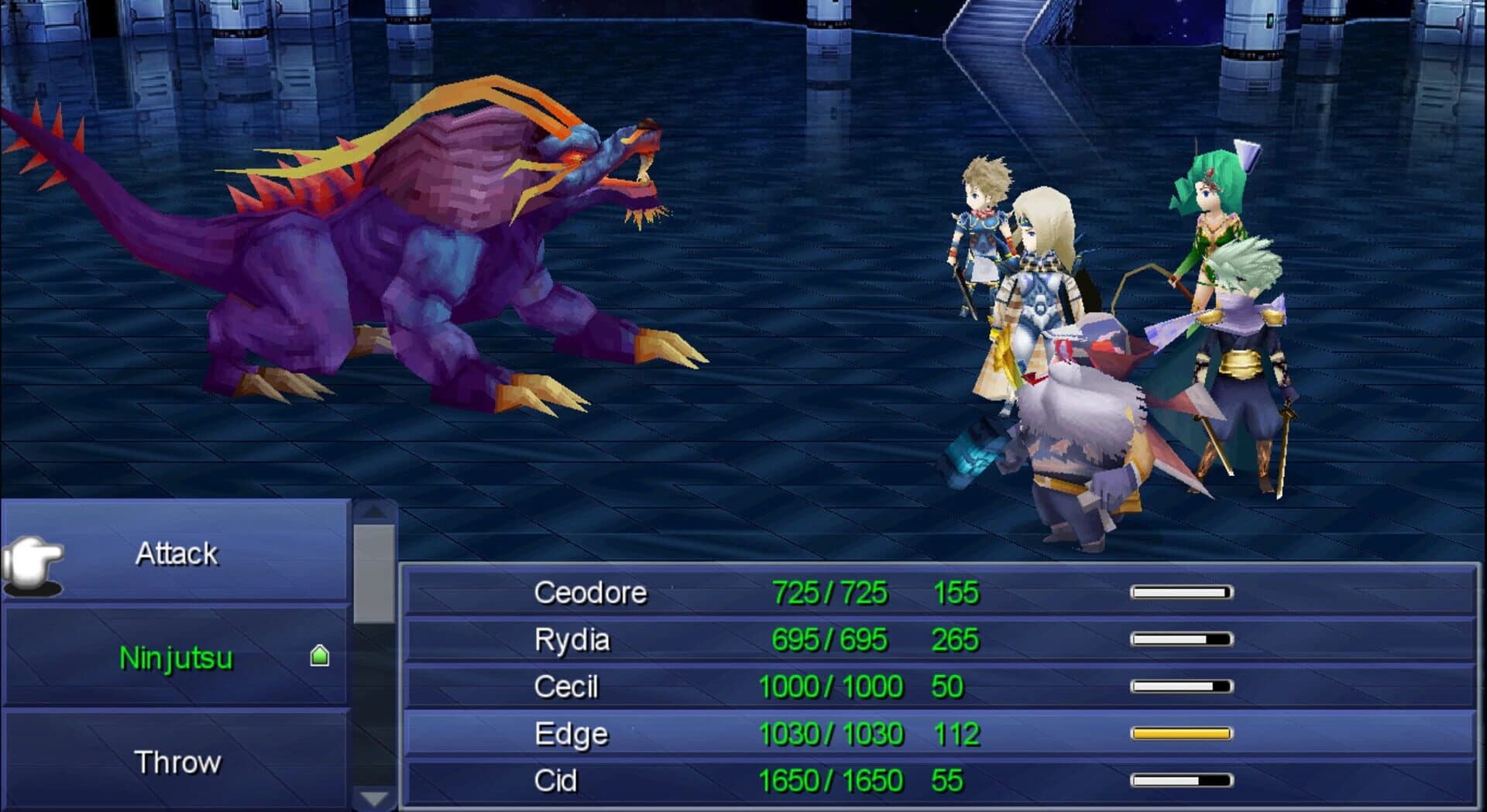Click Ceodore's name in the status window

(x=590, y=592)
